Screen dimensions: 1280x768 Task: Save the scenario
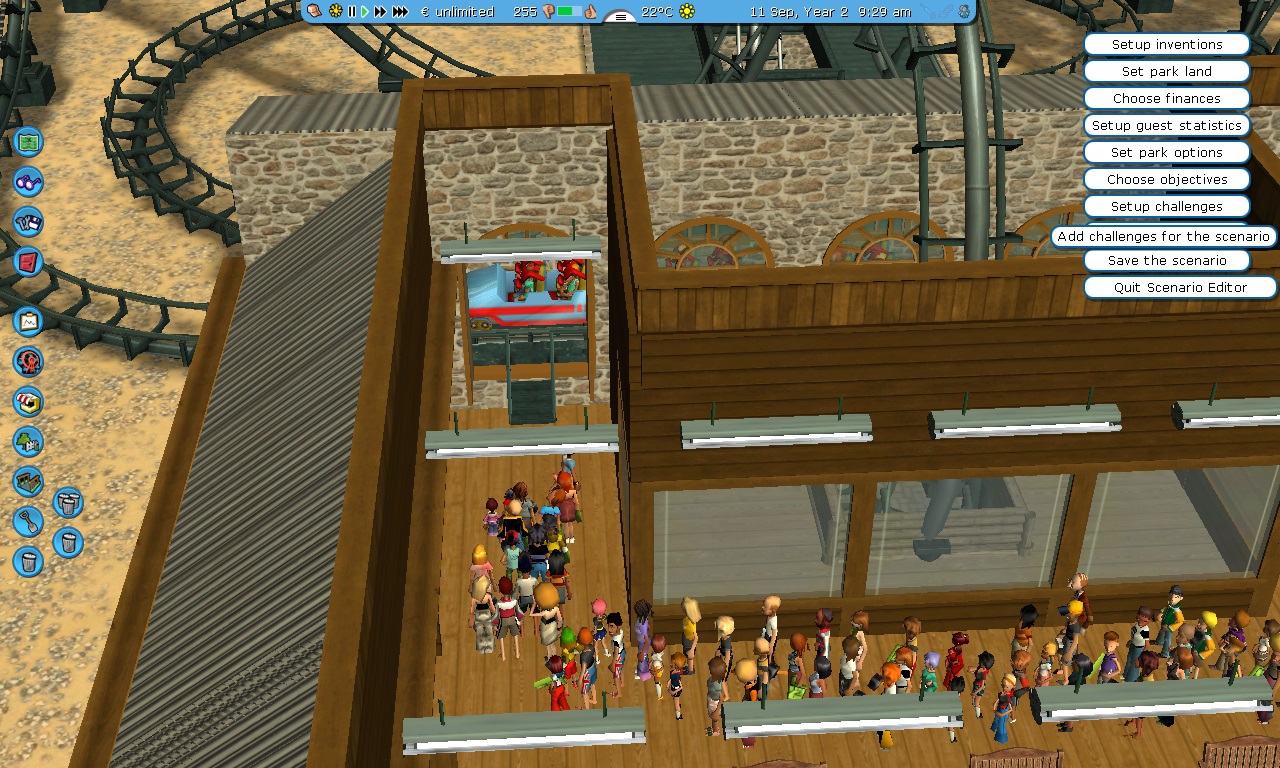pos(1166,261)
